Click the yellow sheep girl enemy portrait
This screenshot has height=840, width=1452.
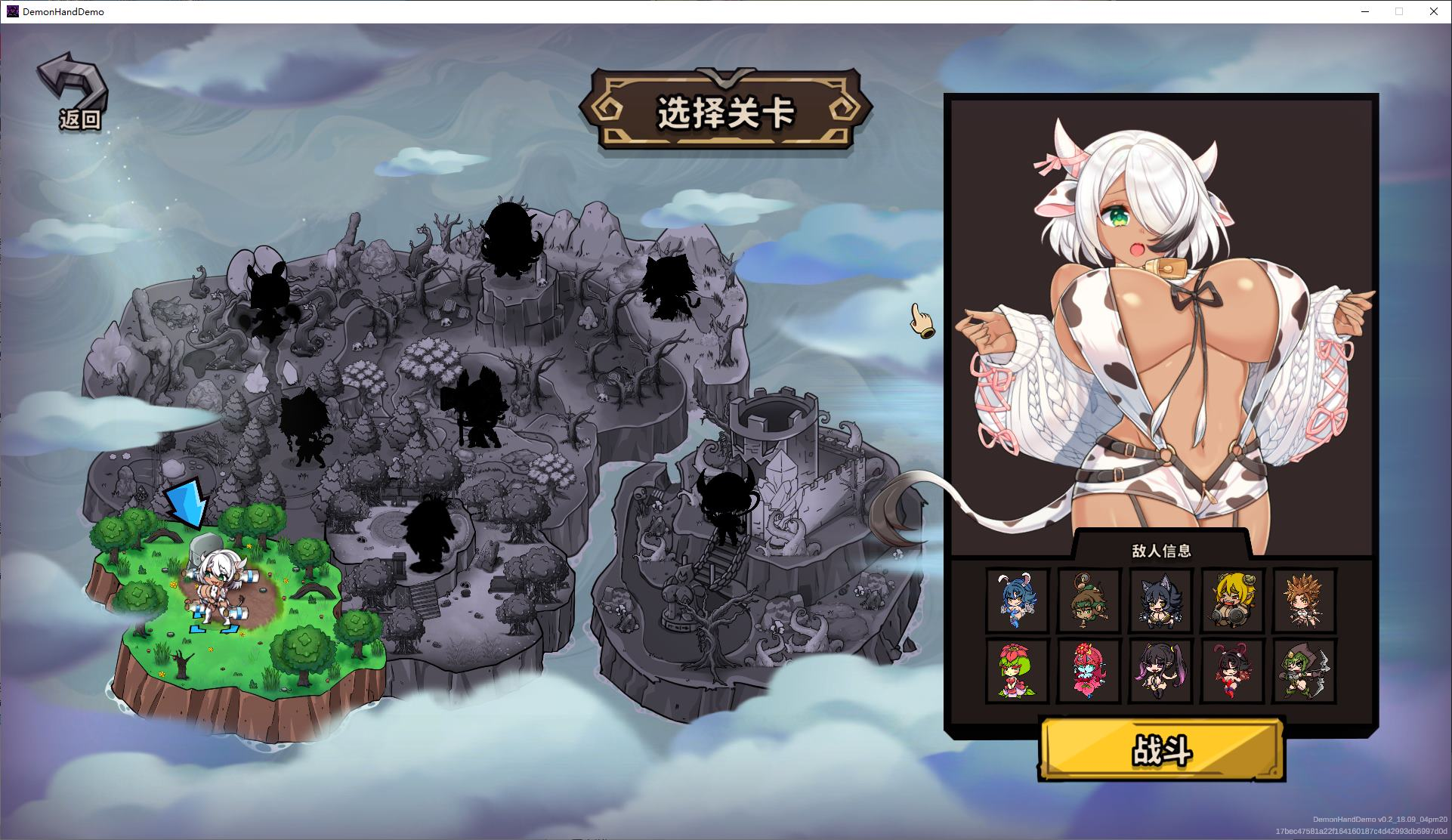1231,601
